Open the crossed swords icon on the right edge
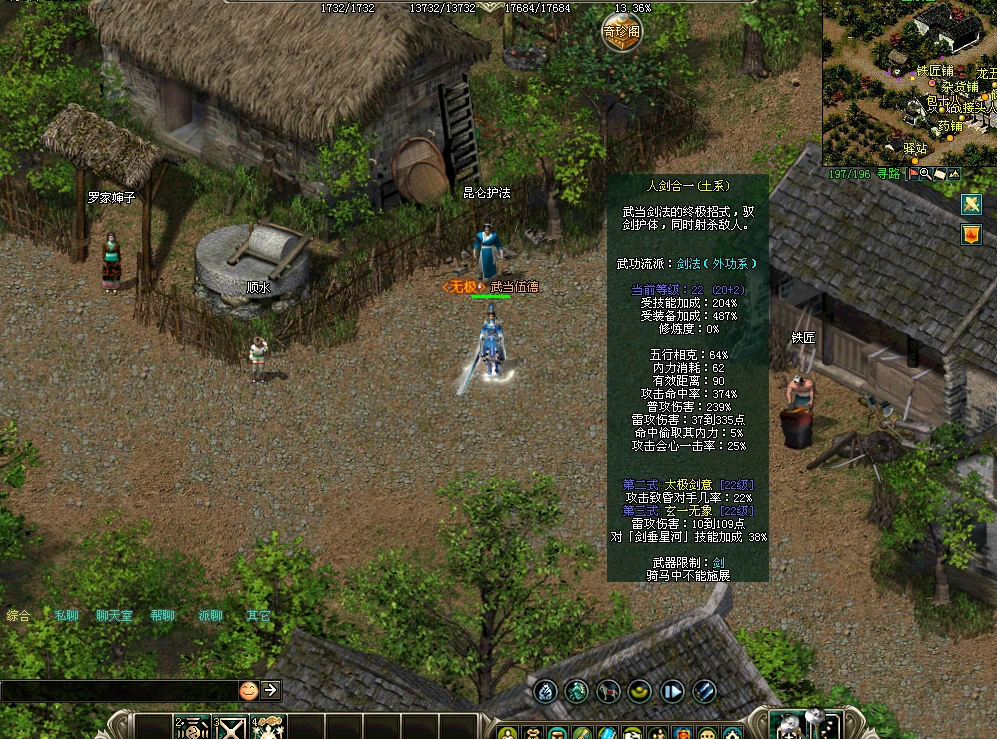 coord(971,204)
